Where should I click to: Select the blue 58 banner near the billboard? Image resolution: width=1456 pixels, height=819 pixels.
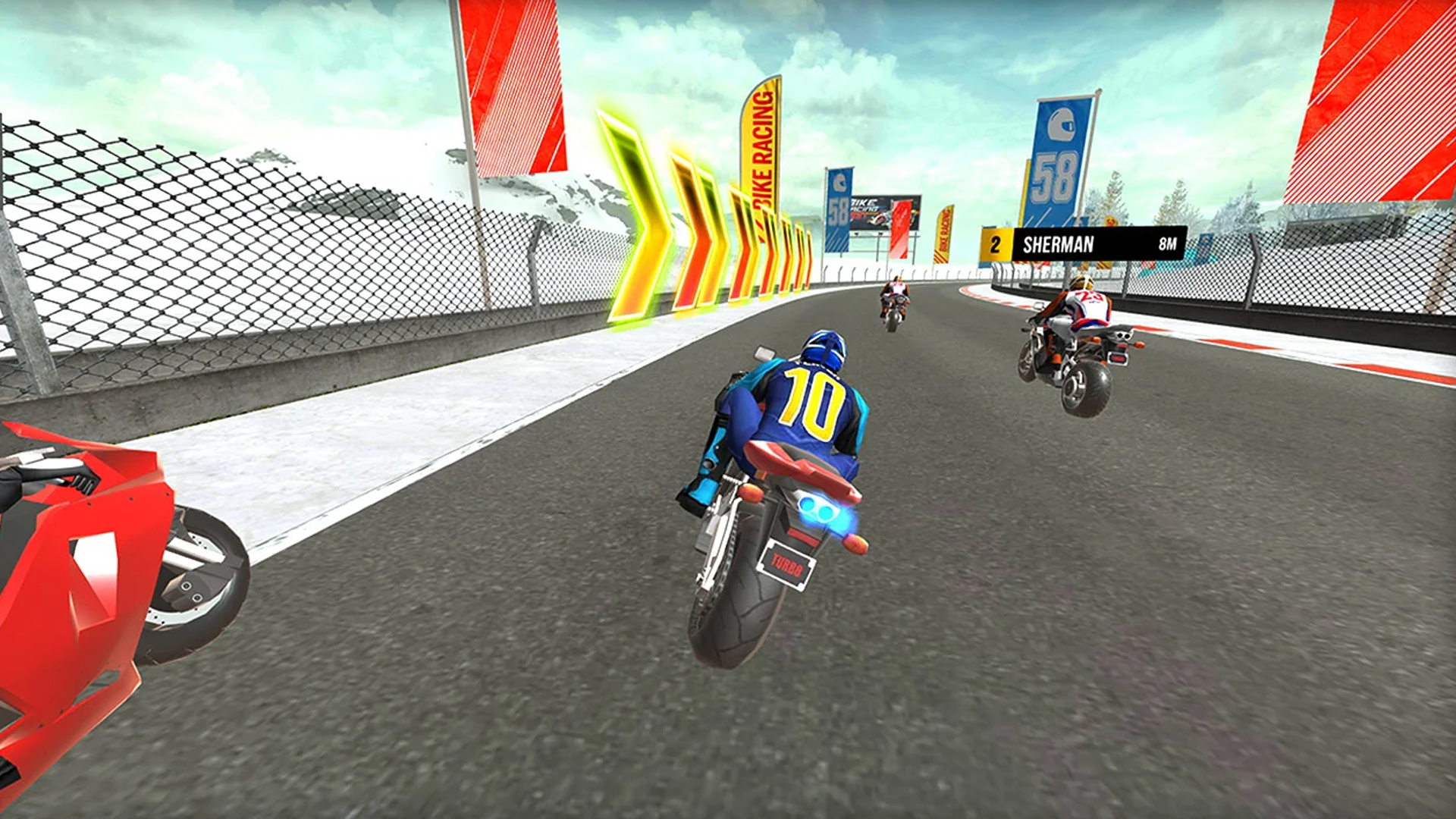click(839, 209)
